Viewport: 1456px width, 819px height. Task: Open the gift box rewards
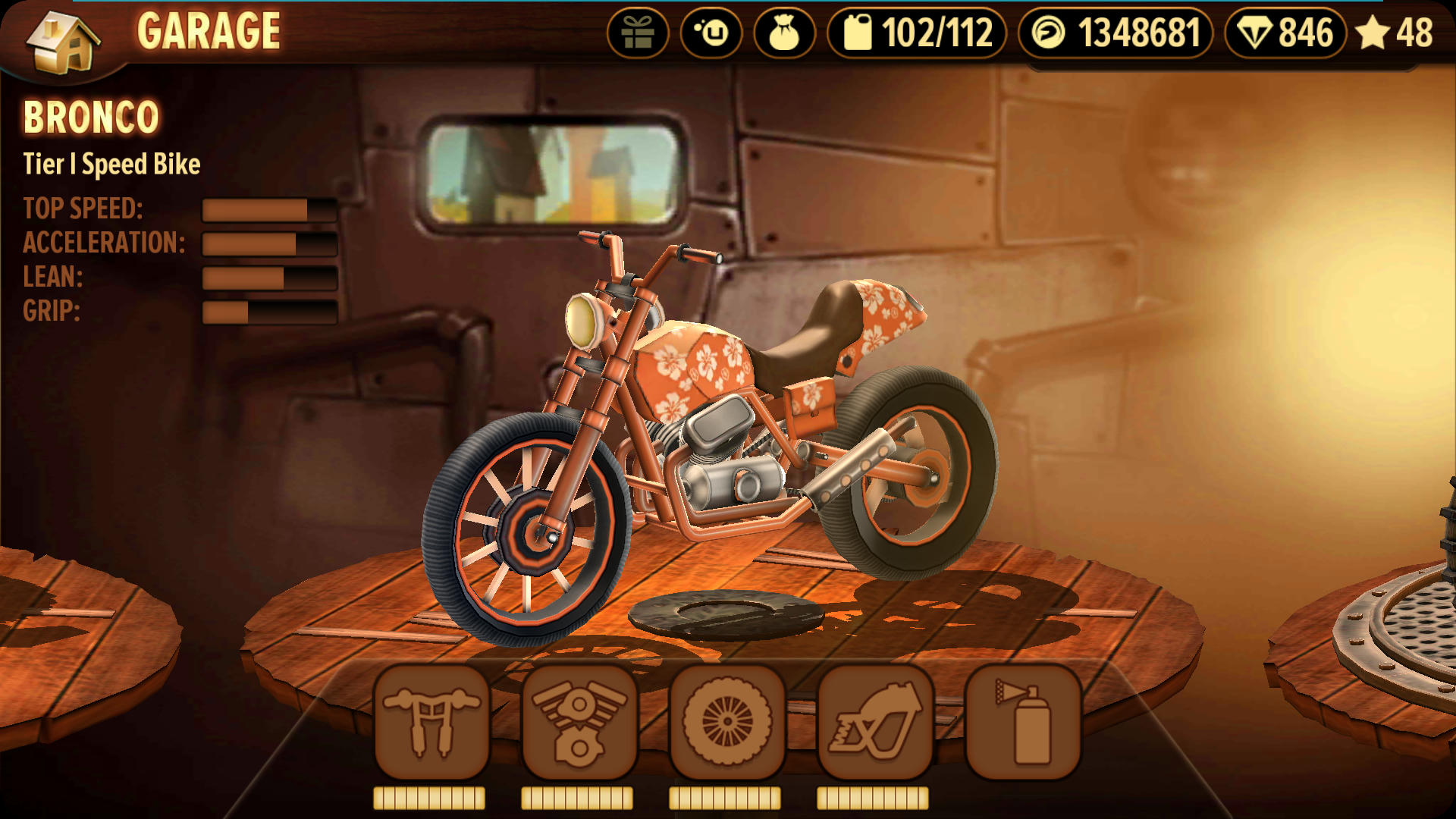coord(637,33)
